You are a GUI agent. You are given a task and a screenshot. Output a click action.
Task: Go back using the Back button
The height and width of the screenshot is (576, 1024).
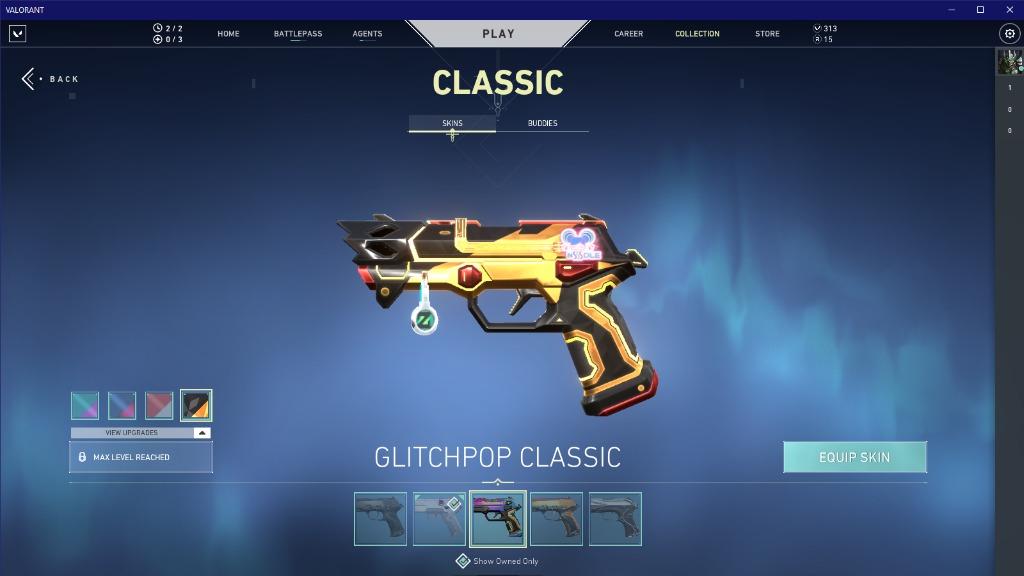pos(51,79)
